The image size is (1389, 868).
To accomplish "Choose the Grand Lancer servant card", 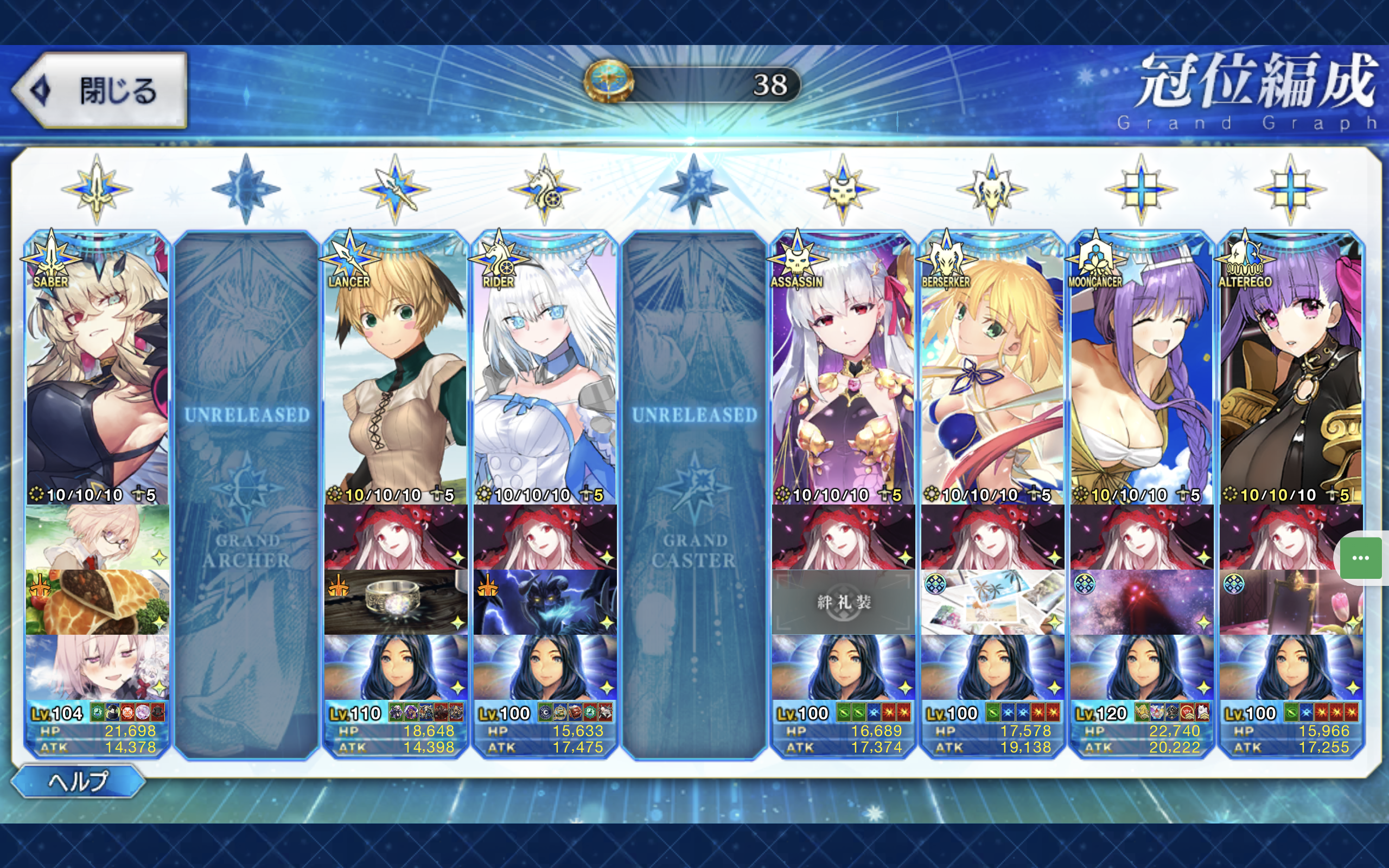I will 396,367.
